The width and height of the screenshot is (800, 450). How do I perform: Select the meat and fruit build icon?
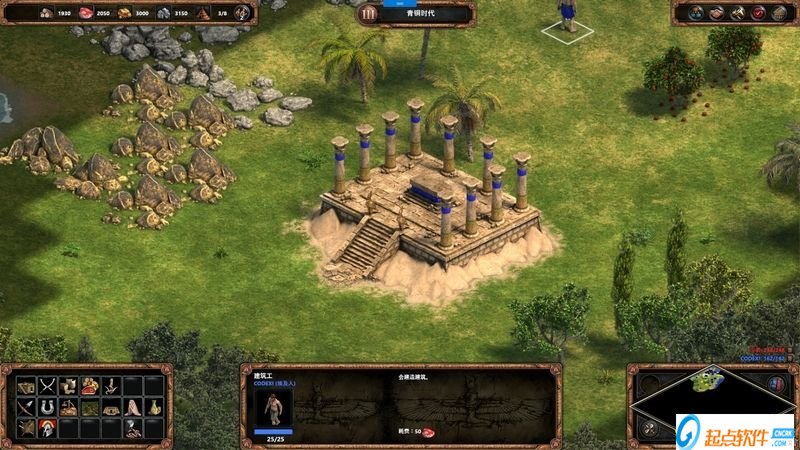coord(90,386)
